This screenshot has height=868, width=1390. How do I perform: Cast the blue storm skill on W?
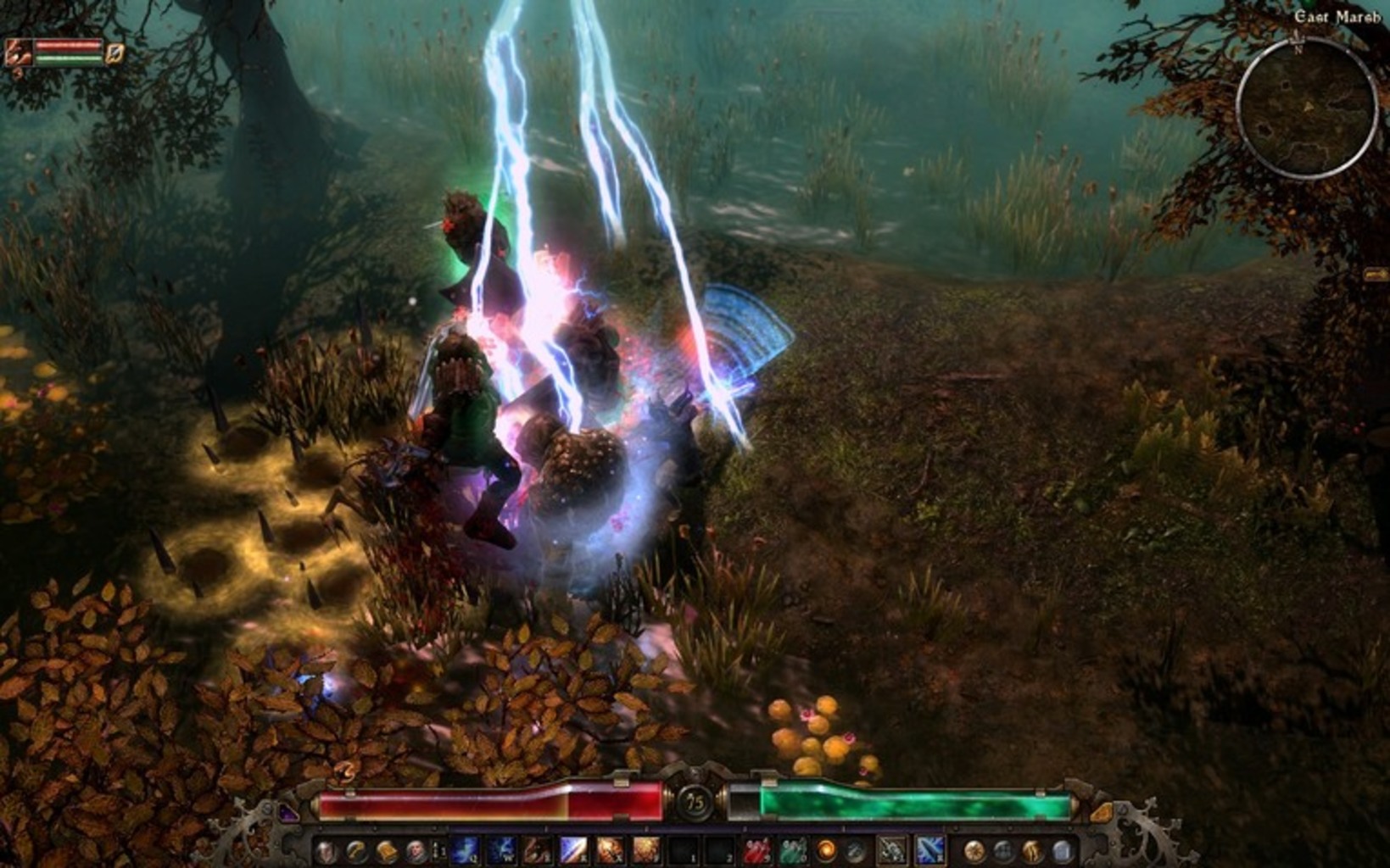click(500, 850)
